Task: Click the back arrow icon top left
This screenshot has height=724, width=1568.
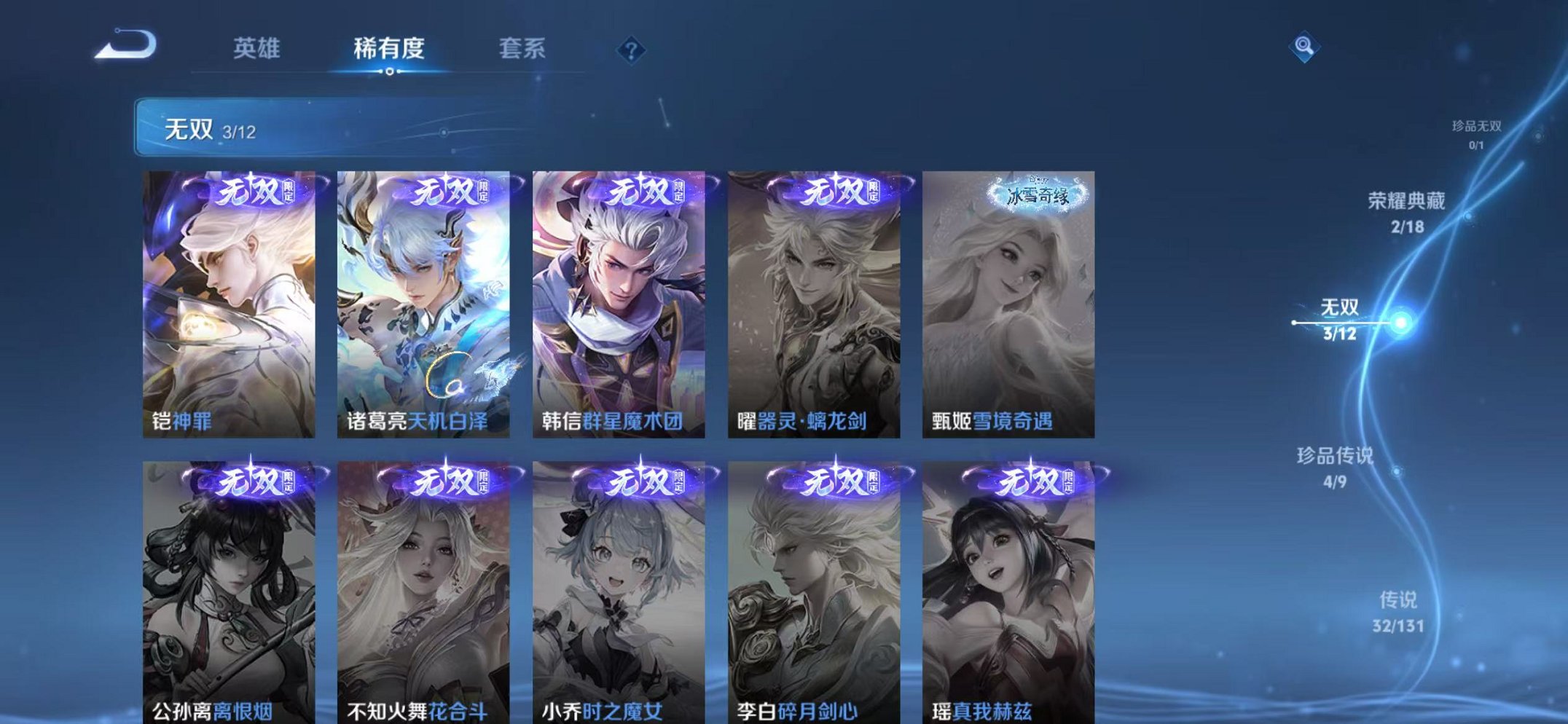Action: [x=124, y=45]
